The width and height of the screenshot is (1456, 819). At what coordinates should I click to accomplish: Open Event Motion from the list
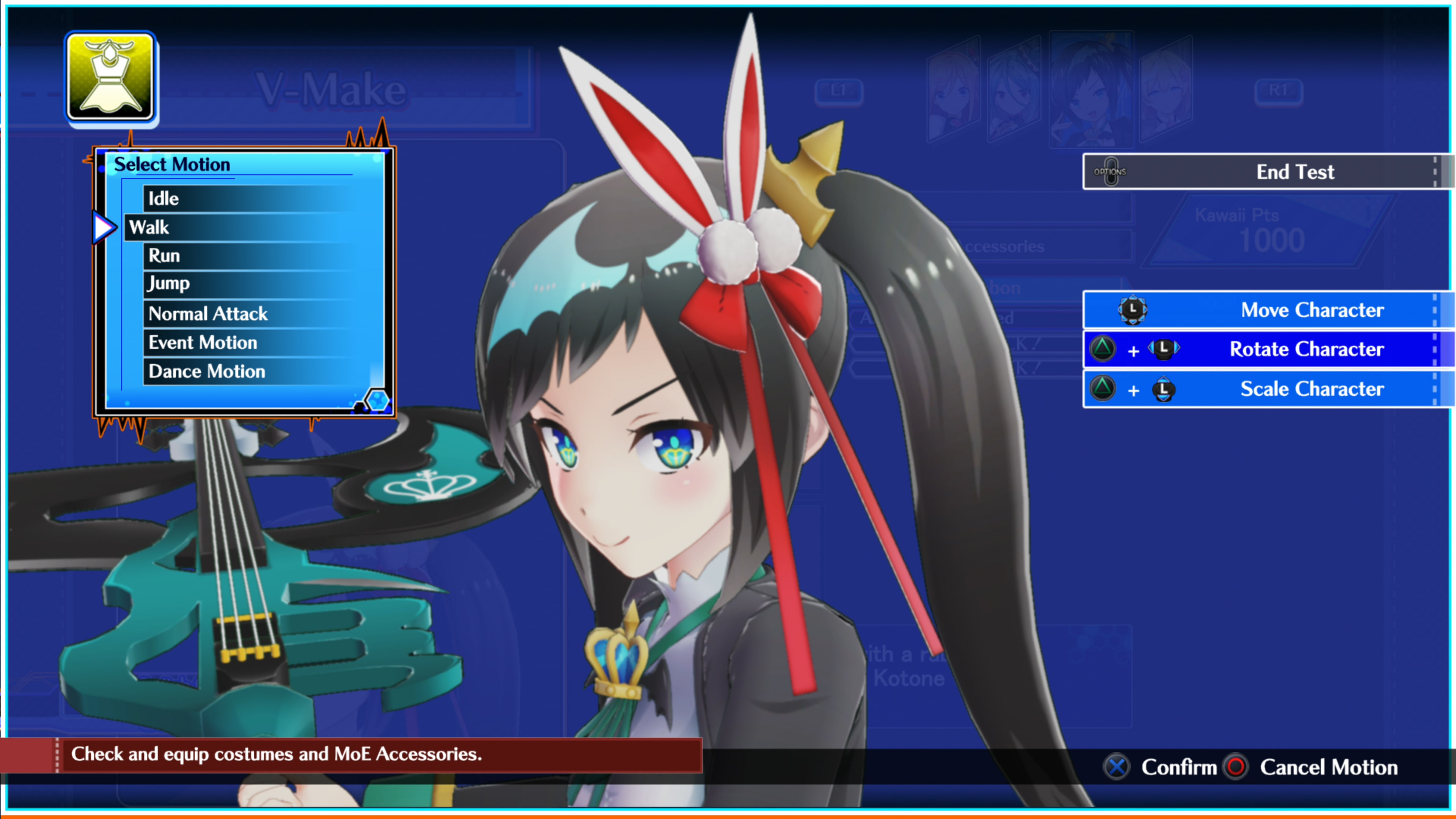pos(202,342)
